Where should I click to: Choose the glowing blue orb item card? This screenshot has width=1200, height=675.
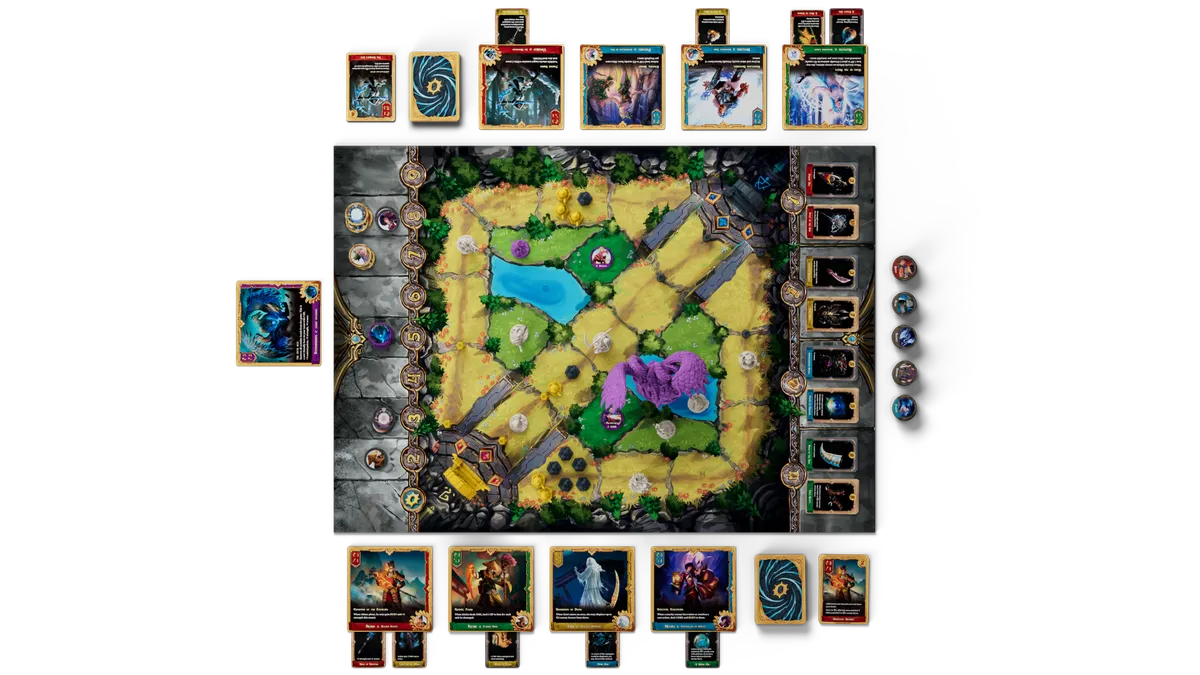click(832, 406)
